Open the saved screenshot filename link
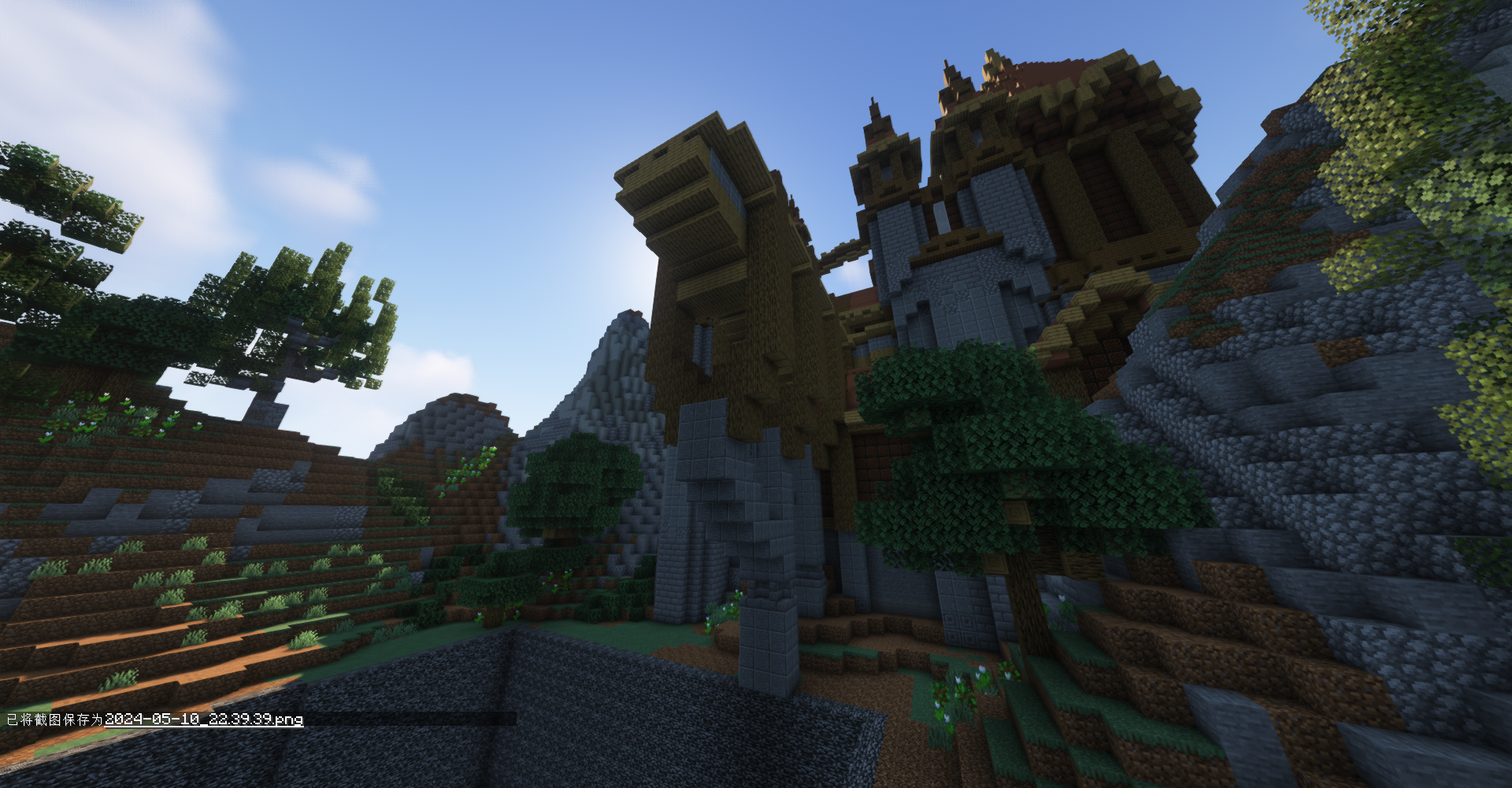This screenshot has height=788, width=1512. 204,719
